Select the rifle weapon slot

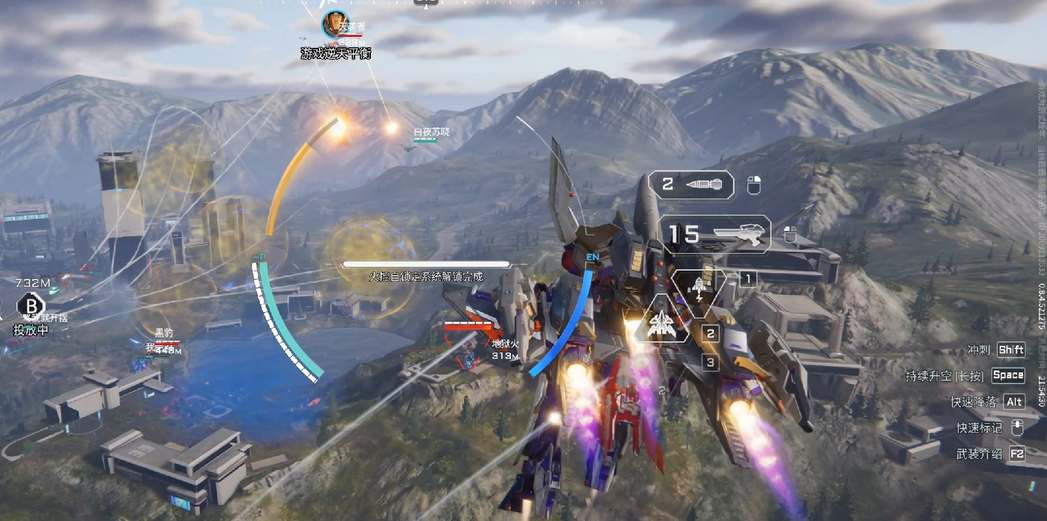(x=713, y=235)
